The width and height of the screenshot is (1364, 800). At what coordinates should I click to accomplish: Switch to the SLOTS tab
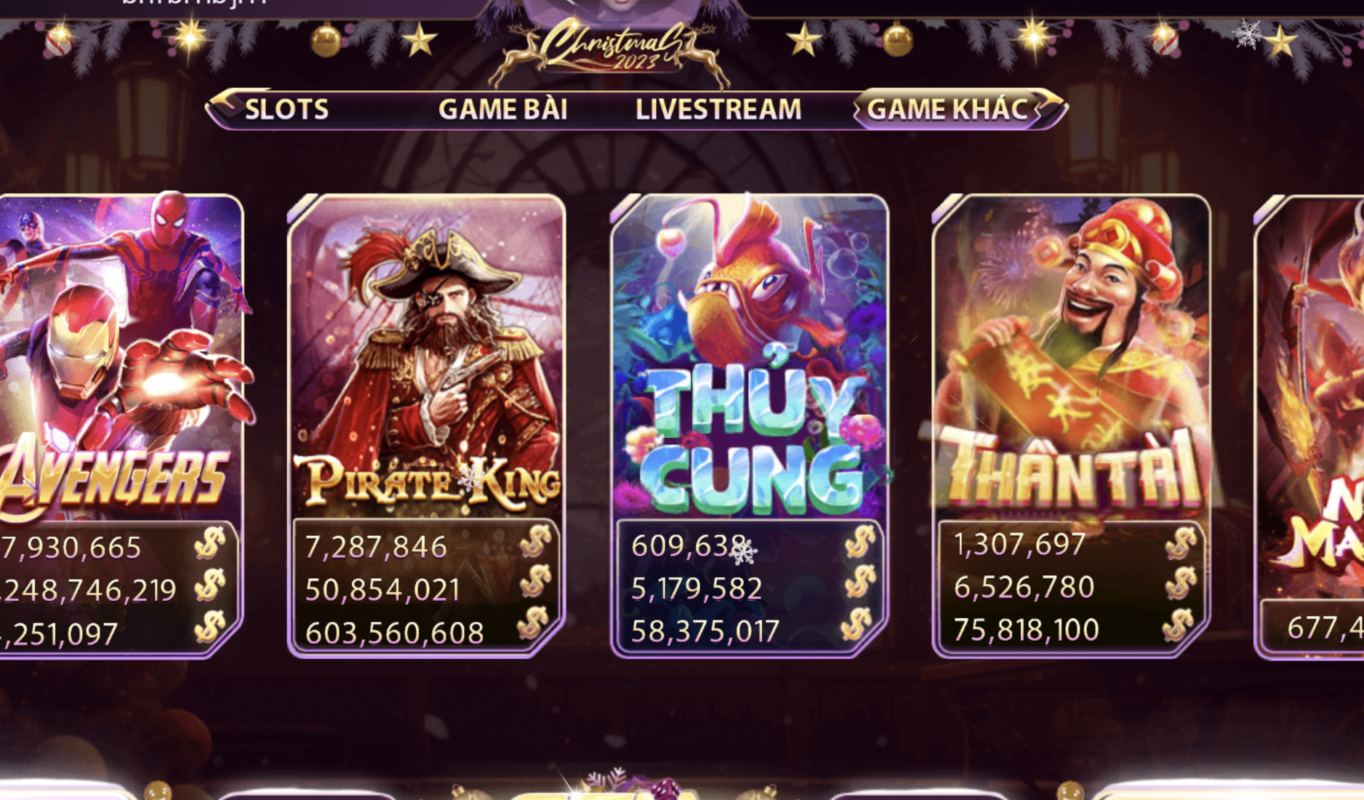pos(286,108)
